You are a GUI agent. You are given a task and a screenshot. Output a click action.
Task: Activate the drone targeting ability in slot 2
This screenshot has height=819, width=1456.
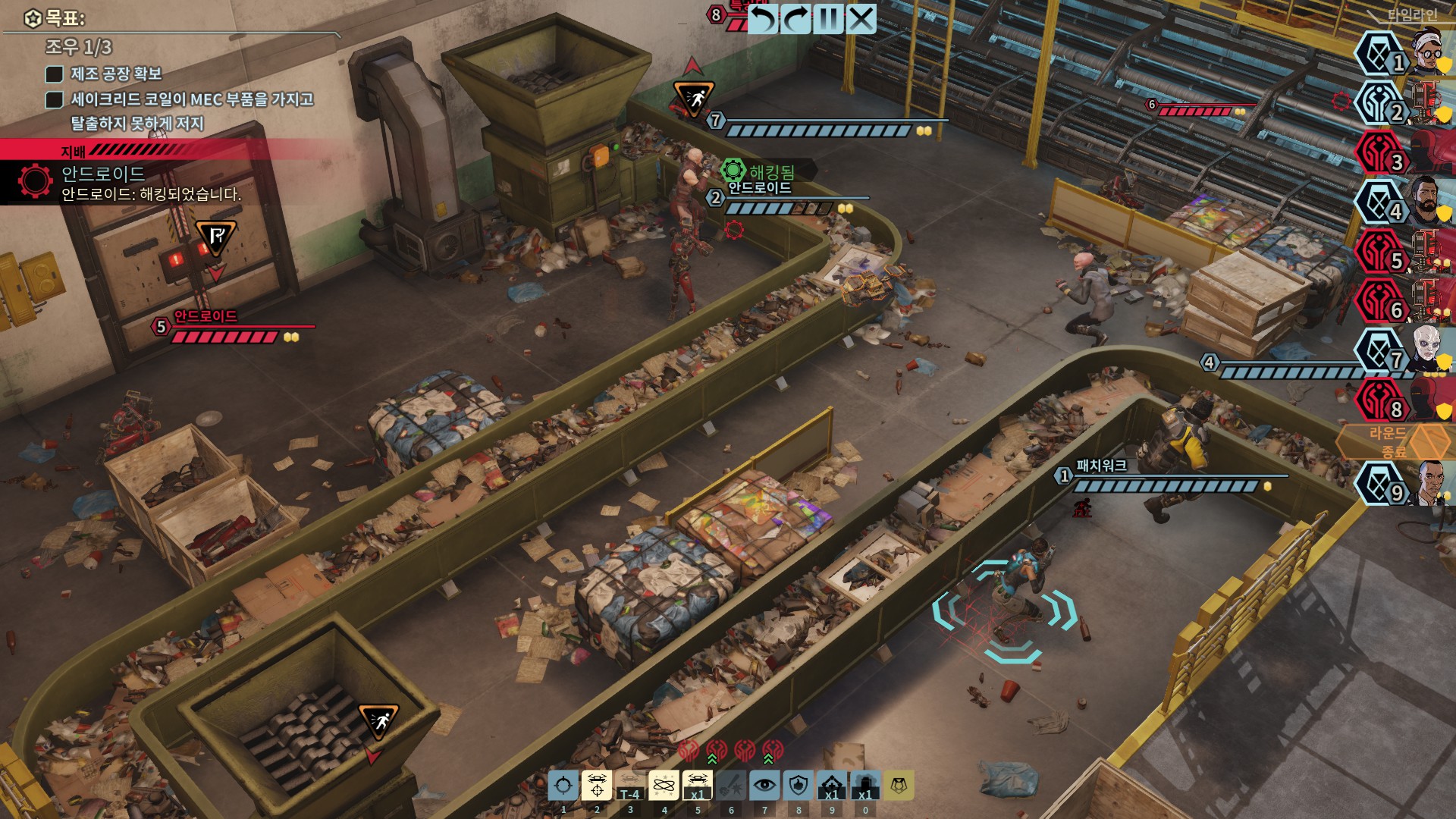[x=597, y=786]
